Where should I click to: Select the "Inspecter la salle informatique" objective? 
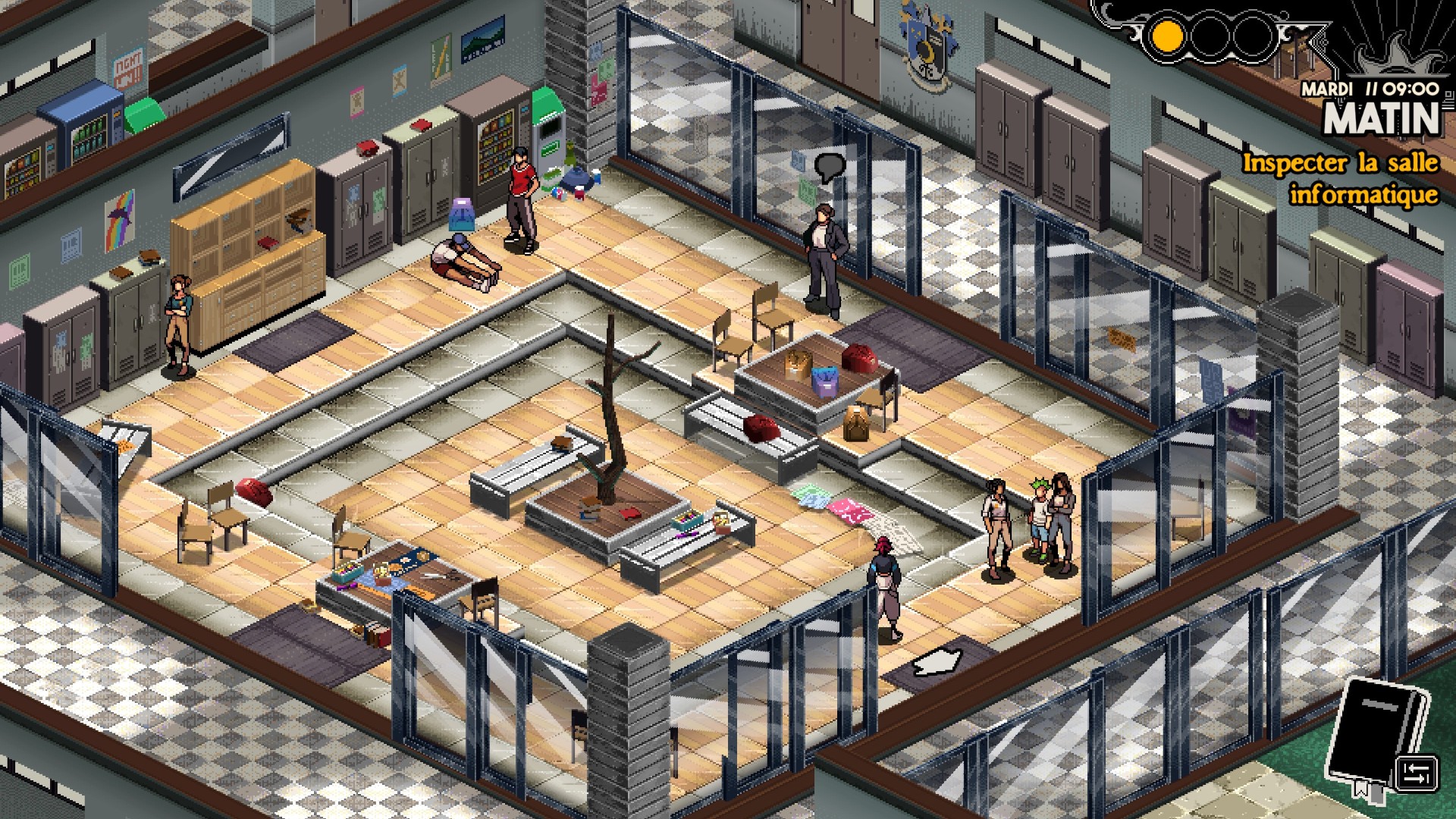pyautogui.click(x=1340, y=179)
